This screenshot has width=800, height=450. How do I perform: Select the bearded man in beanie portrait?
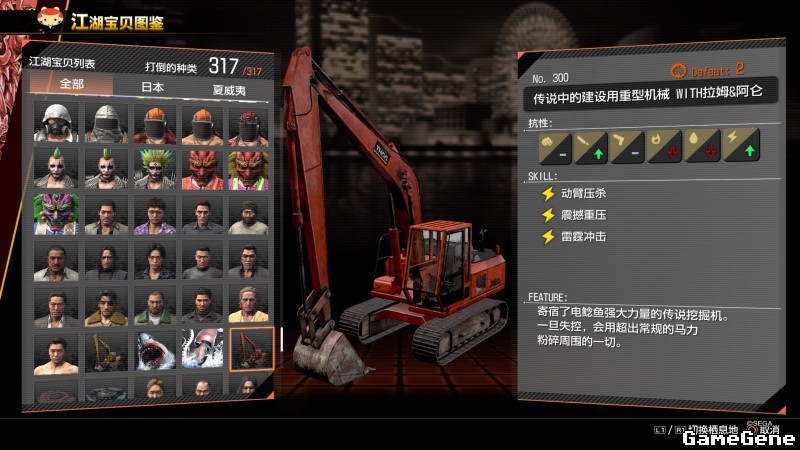(250, 213)
